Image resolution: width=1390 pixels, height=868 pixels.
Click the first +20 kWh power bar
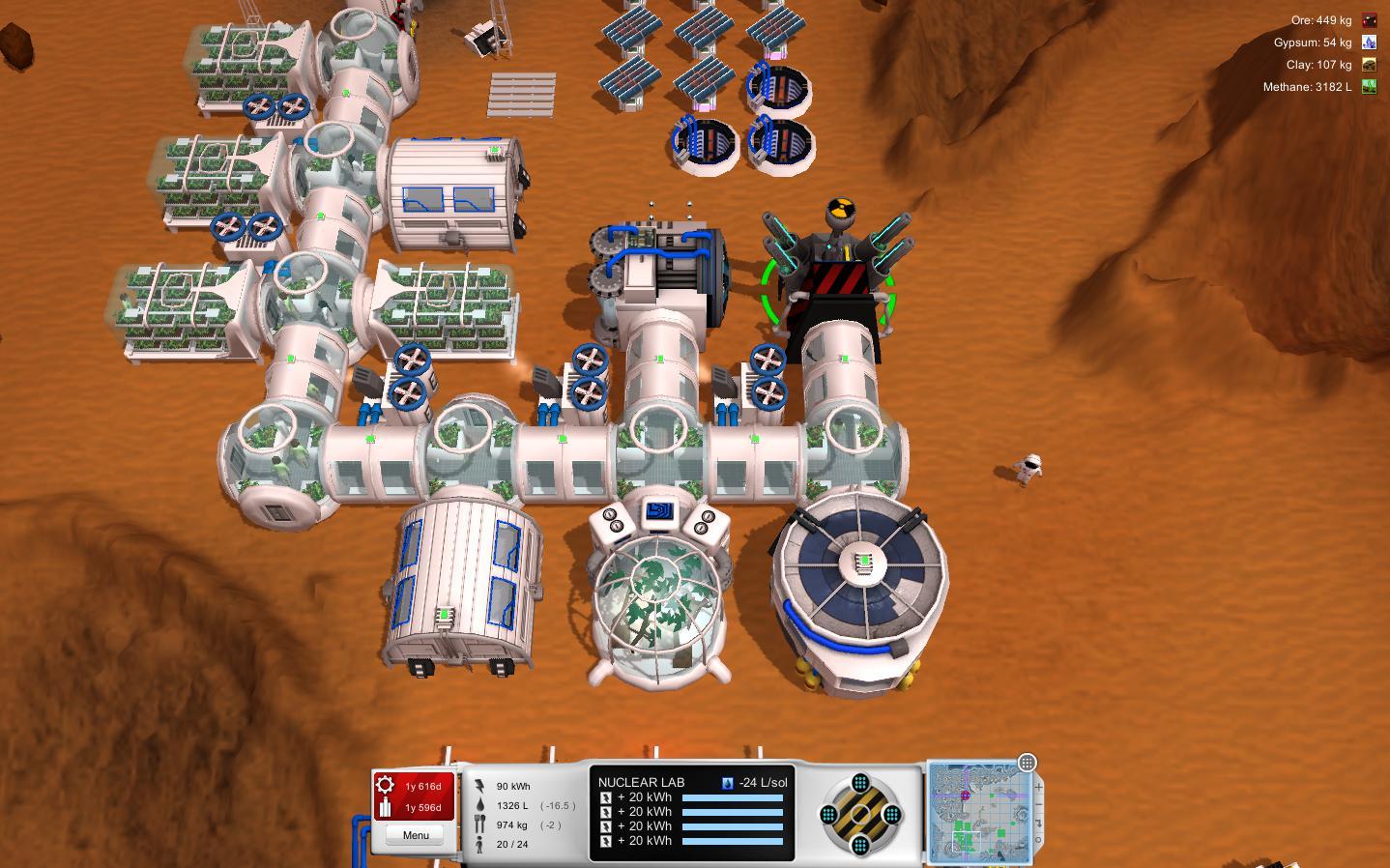pyautogui.click(x=732, y=797)
